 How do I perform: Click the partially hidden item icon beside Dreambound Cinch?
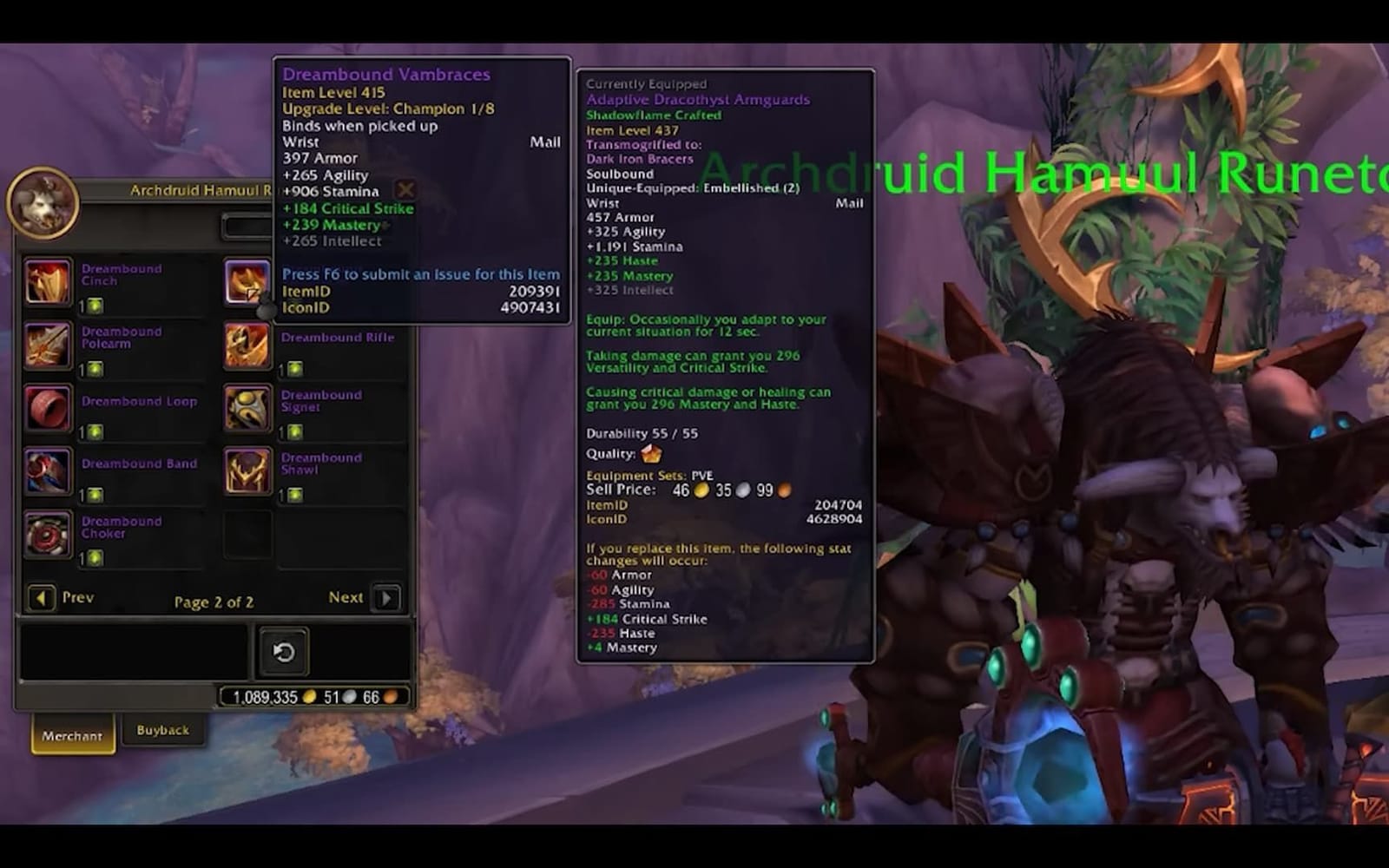(247, 282)
